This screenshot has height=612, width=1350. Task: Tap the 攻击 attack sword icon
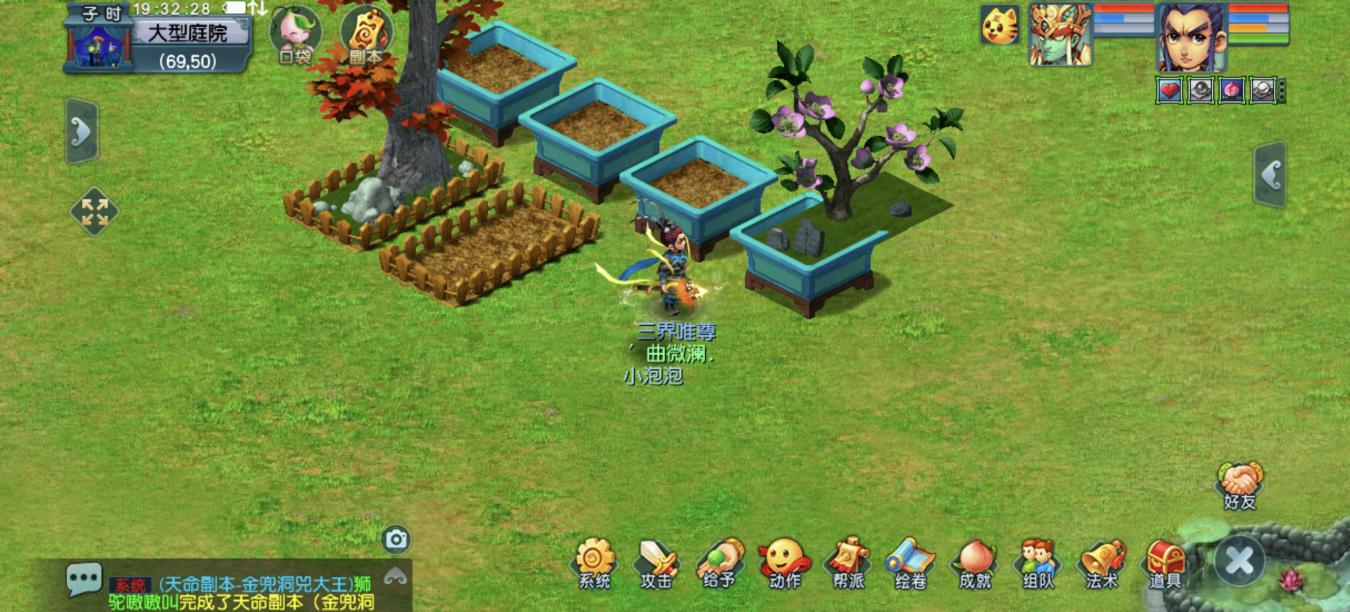[x=657, y=562]
